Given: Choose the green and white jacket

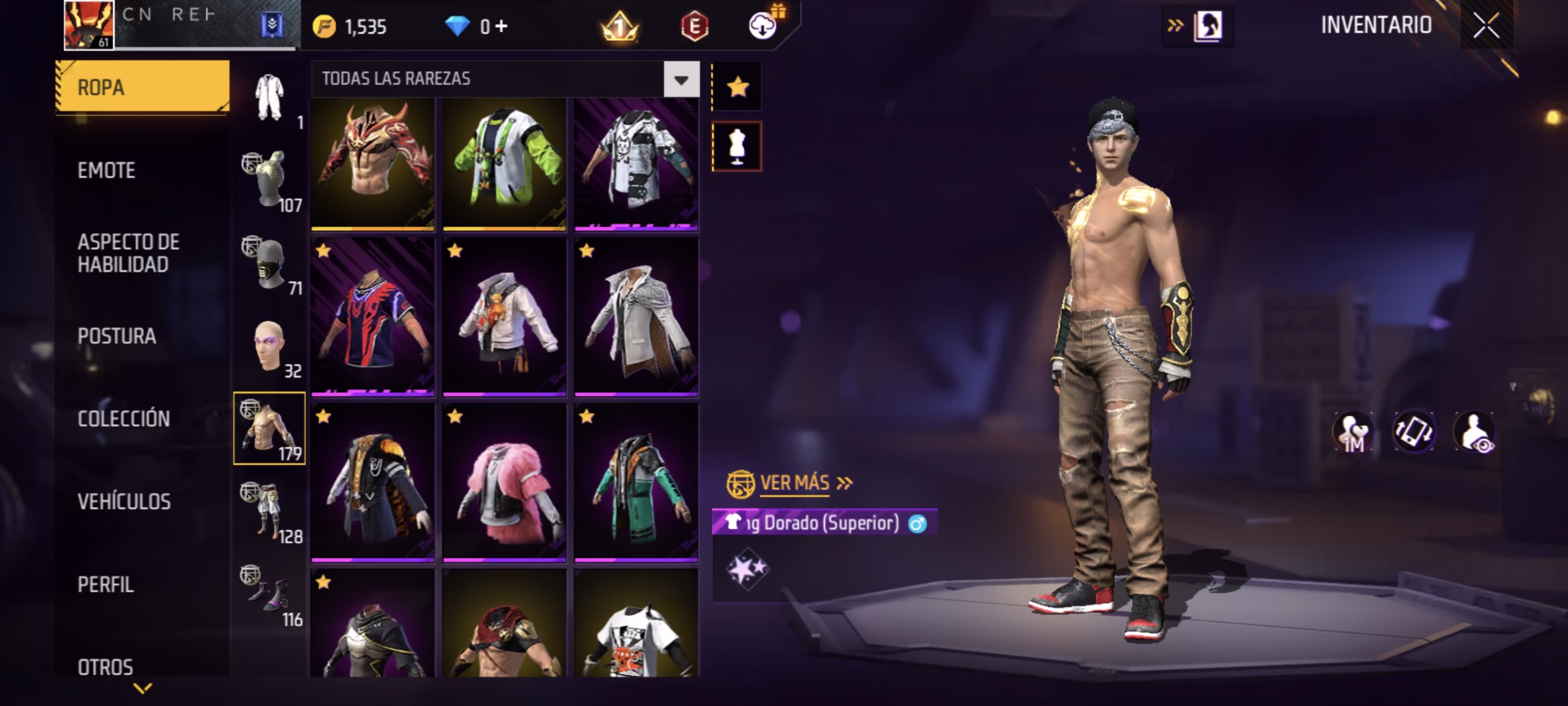Looking at the screenshot, I should [504, 164].
